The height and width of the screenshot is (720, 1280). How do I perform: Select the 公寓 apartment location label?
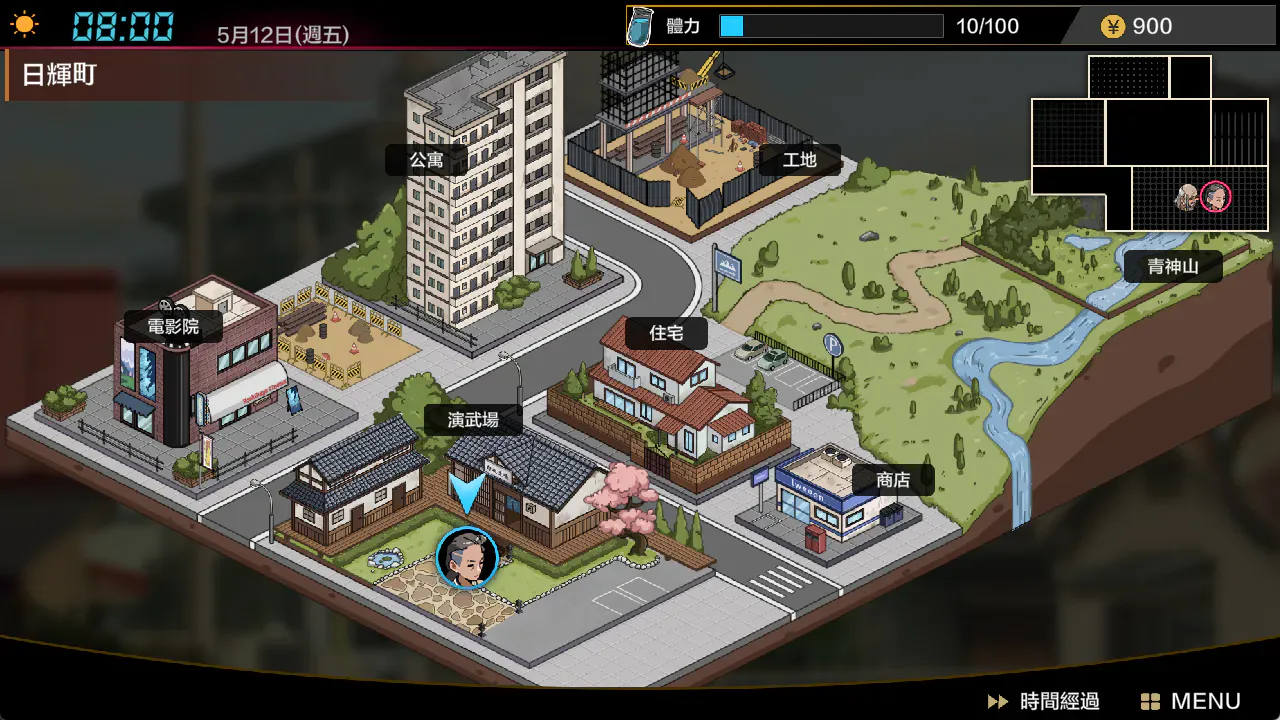click(x=426, y=160)
